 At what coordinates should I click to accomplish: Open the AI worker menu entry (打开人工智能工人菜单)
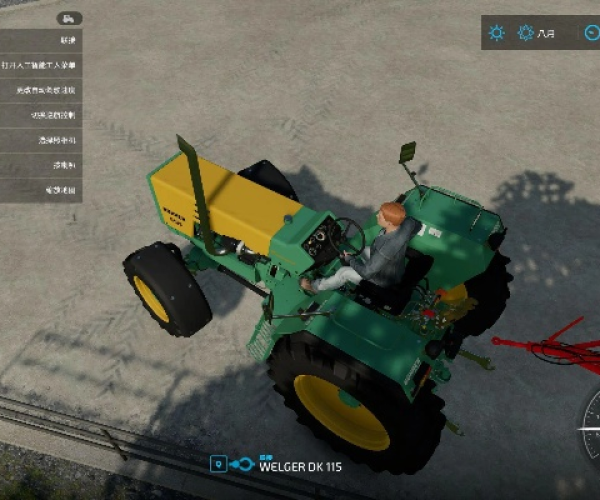coord(56,65)
